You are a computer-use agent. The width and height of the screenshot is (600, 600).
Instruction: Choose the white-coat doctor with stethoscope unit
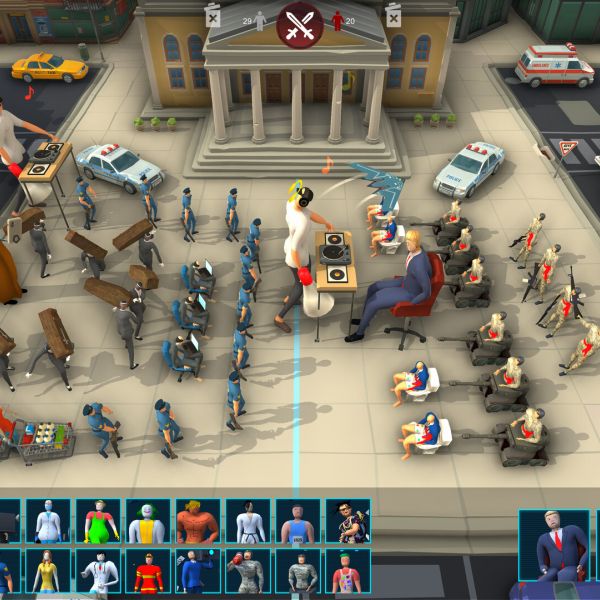point(98,571)
